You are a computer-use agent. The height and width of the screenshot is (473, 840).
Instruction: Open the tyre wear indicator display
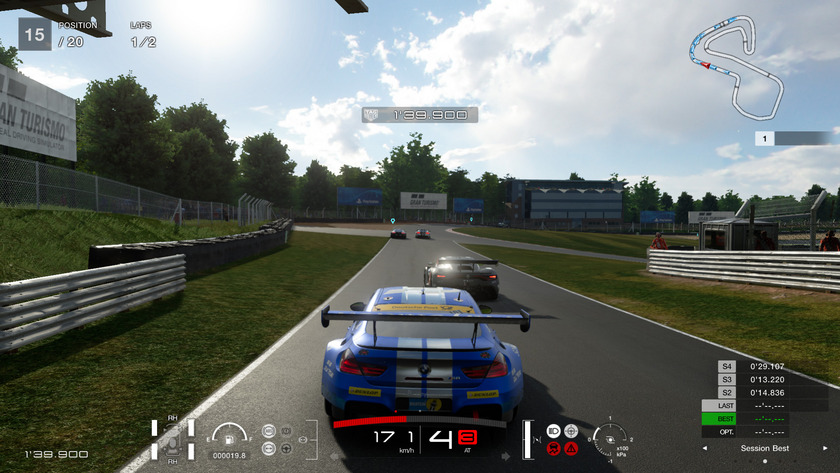(x=172, y=438)
